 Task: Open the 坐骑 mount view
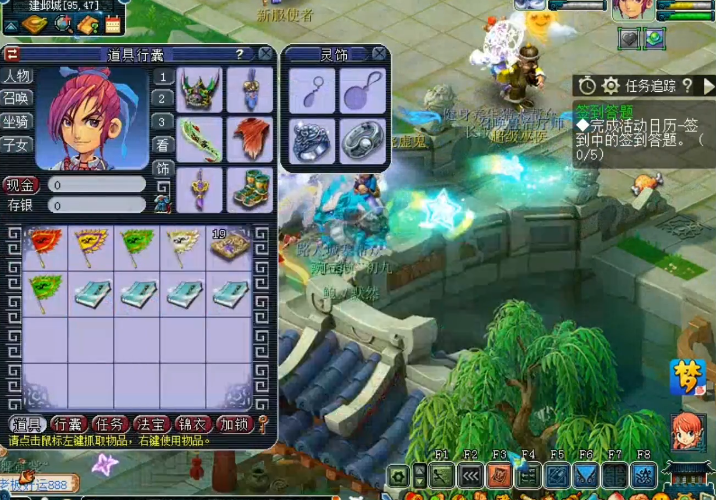tap(17, 121)
